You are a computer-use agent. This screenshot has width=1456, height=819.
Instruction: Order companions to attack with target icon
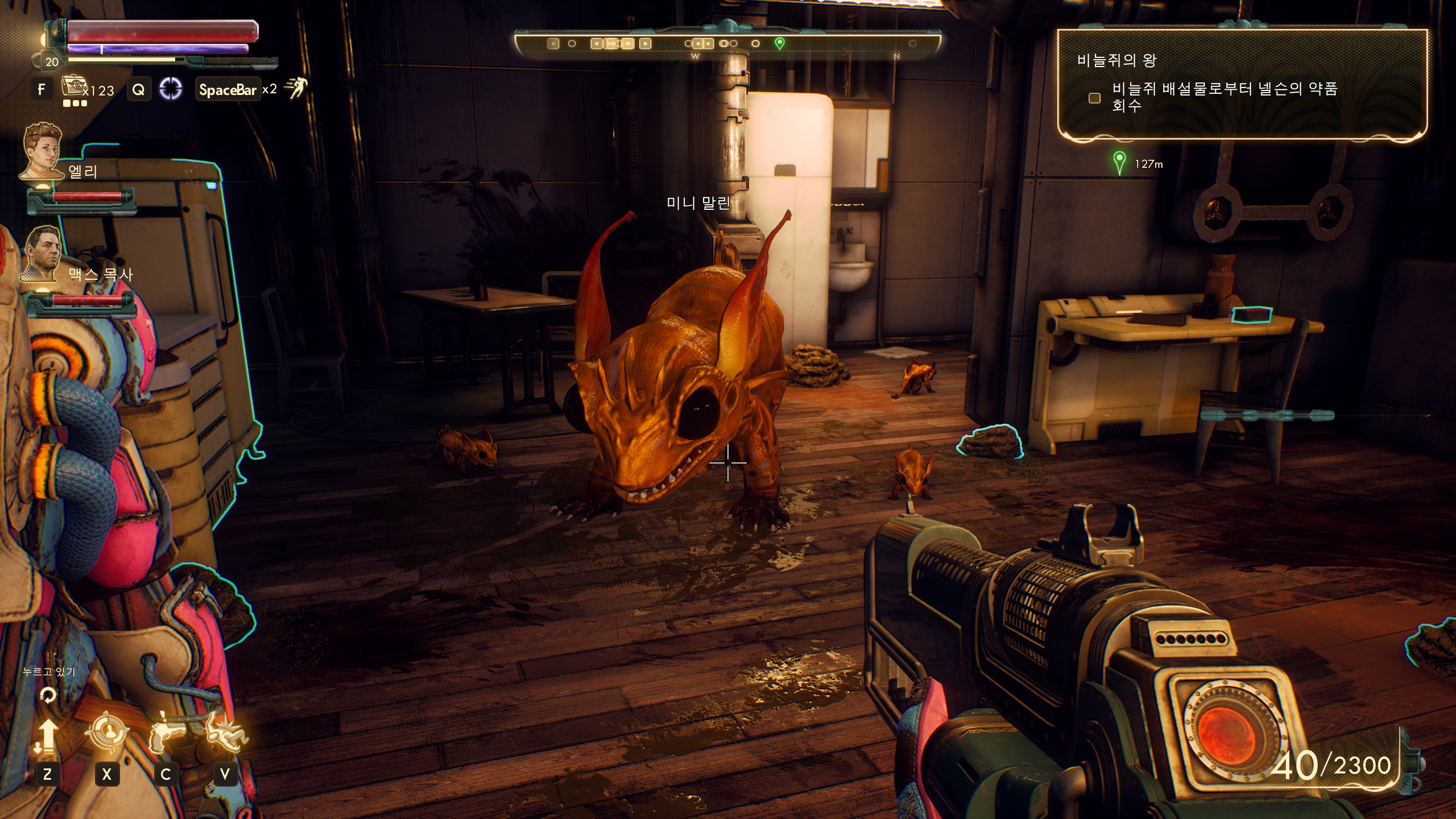pyautogui.click(x=107, y=734)
